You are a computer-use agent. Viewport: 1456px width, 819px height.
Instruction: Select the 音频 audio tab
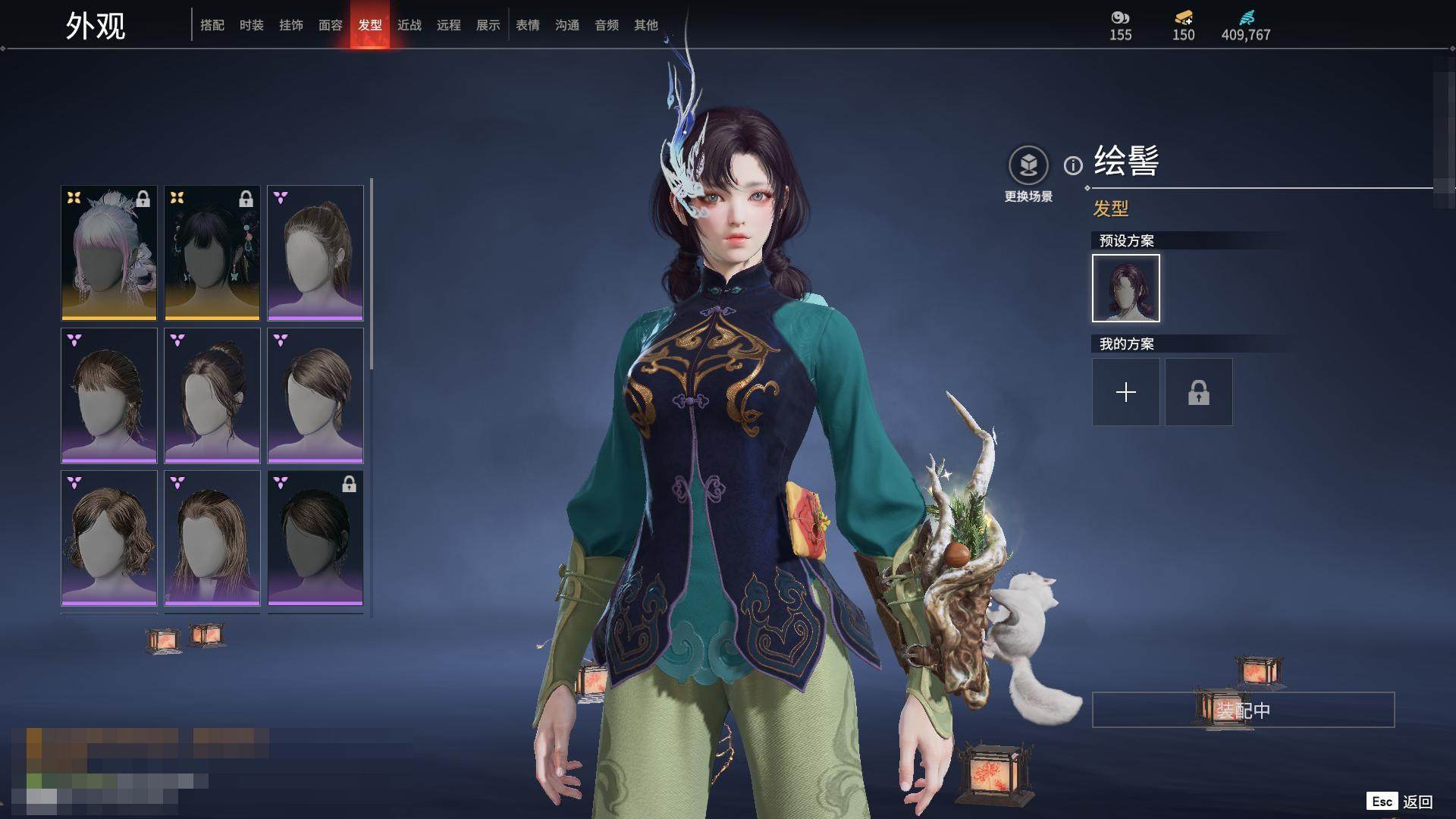[x=607, y=25]
